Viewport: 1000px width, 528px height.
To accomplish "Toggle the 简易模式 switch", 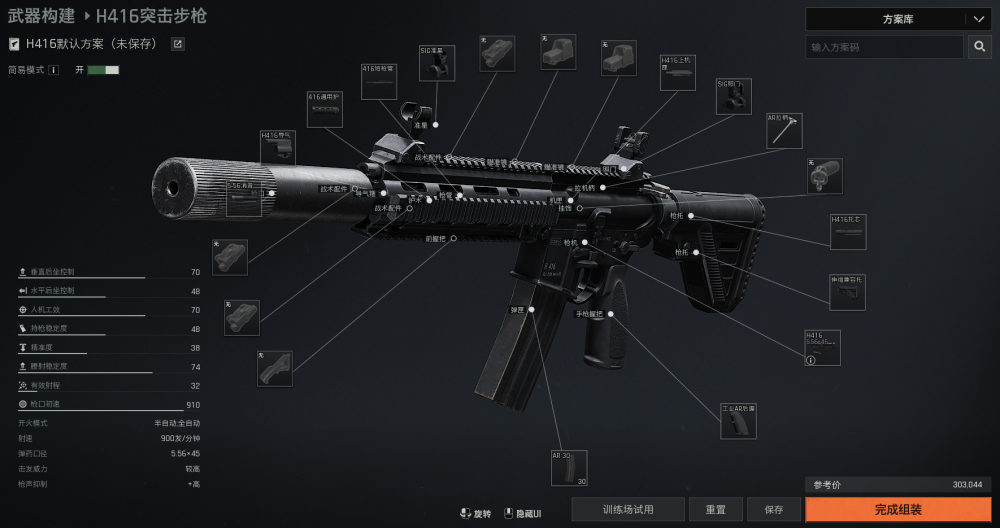I will pos(103,70).
